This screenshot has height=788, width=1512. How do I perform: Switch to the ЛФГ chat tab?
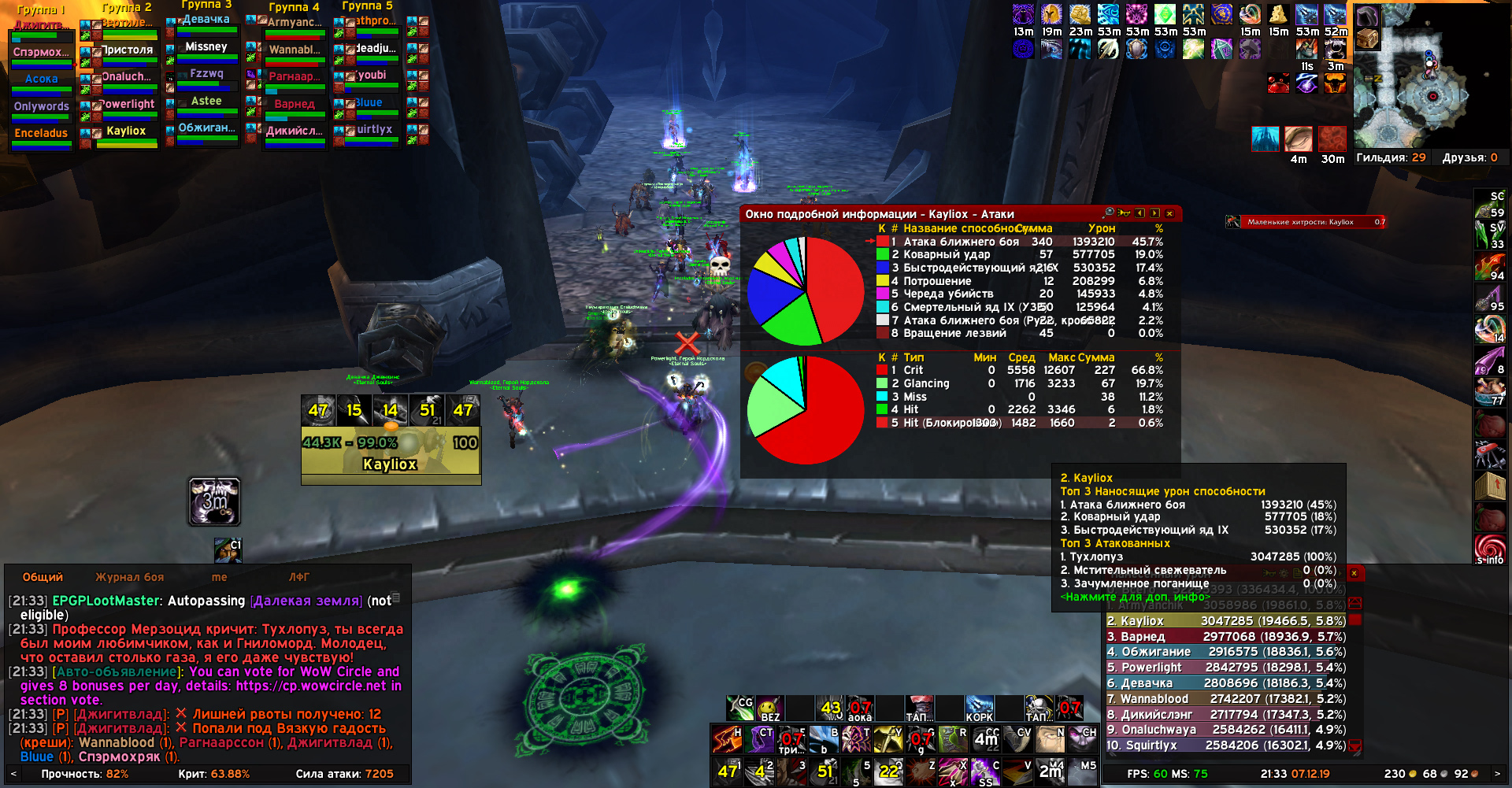[x=298, y=577]
